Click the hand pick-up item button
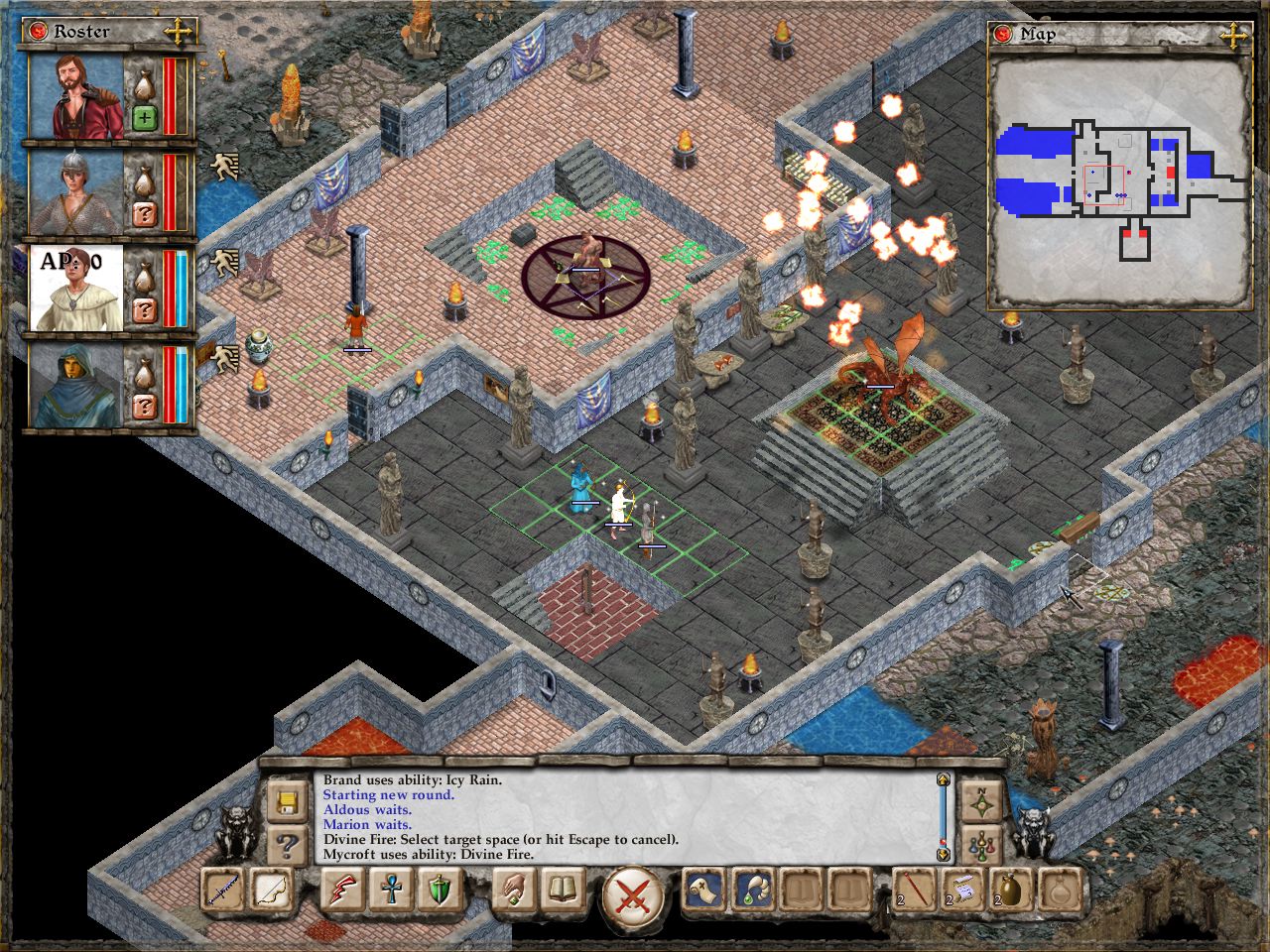Image resolution: width=1270 pixels, height=952 pixels. [512, 891]
